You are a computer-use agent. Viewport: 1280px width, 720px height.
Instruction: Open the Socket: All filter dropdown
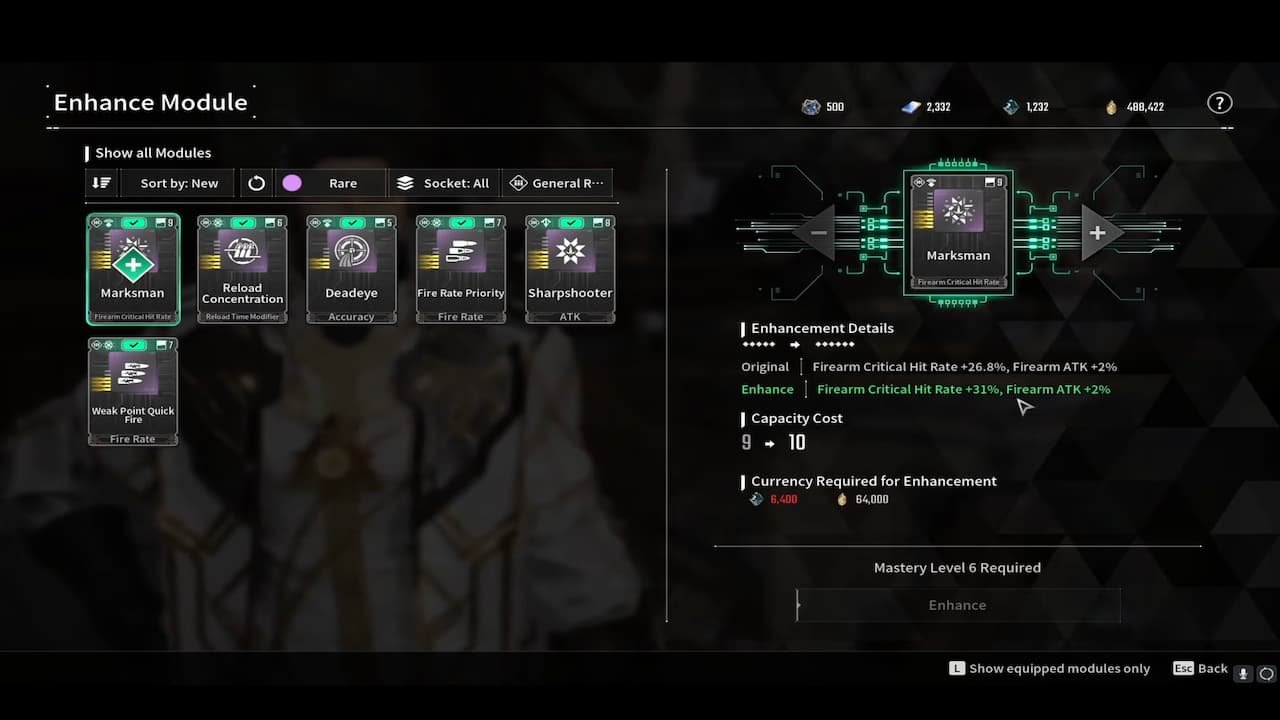pos(443,183)
